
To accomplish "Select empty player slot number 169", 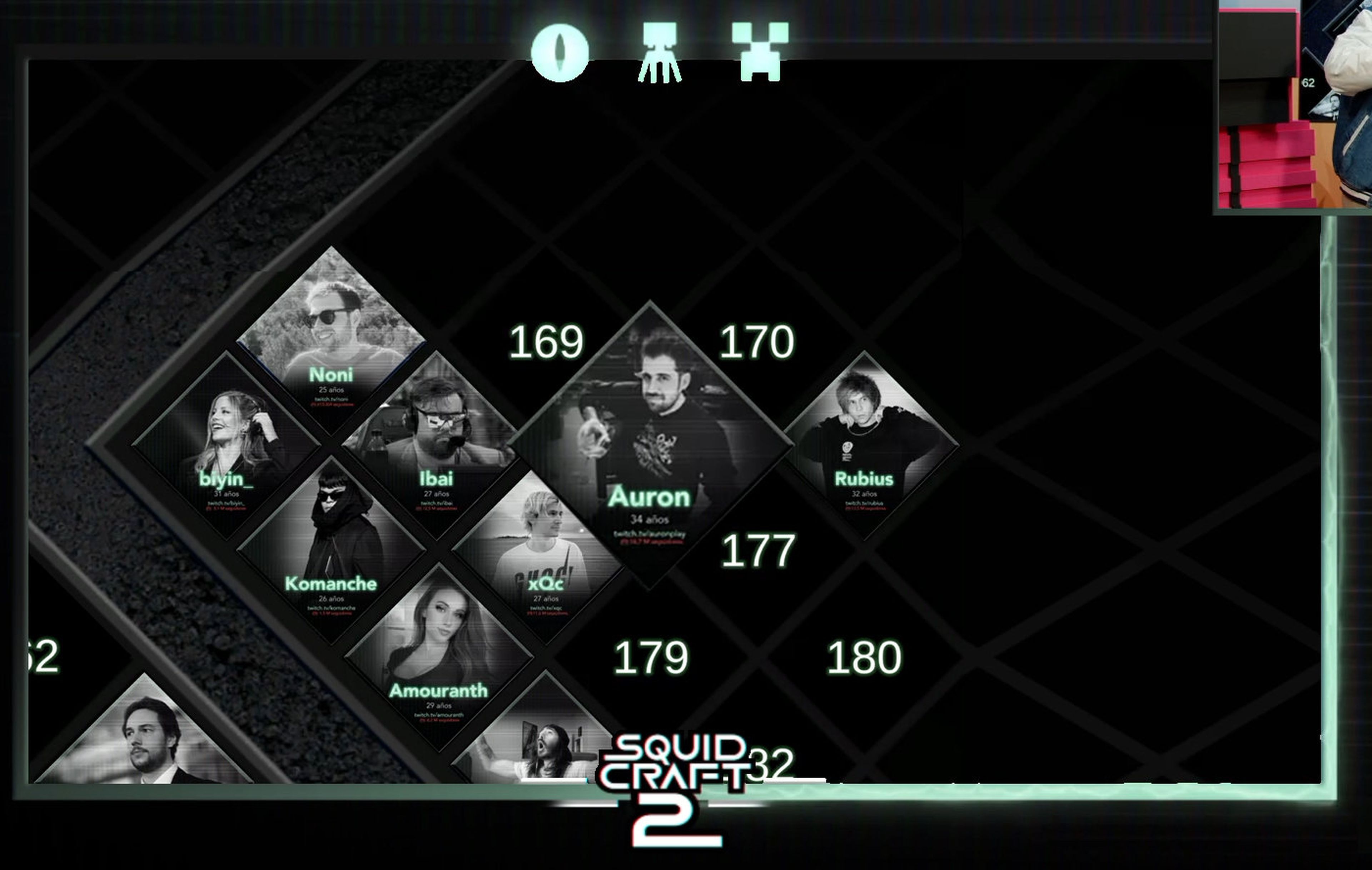I will click(546, 342).
